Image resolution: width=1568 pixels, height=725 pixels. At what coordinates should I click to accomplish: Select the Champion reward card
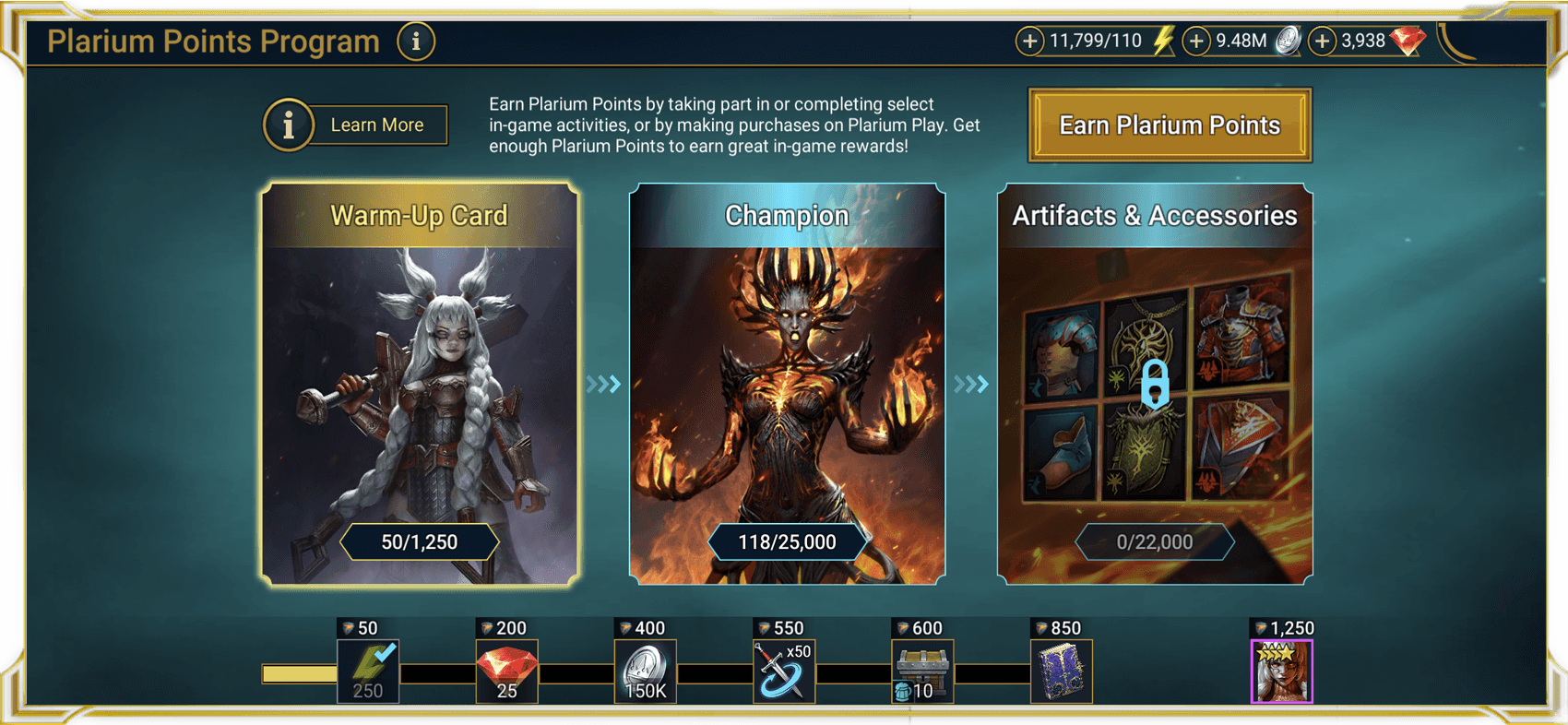(786, 383)
